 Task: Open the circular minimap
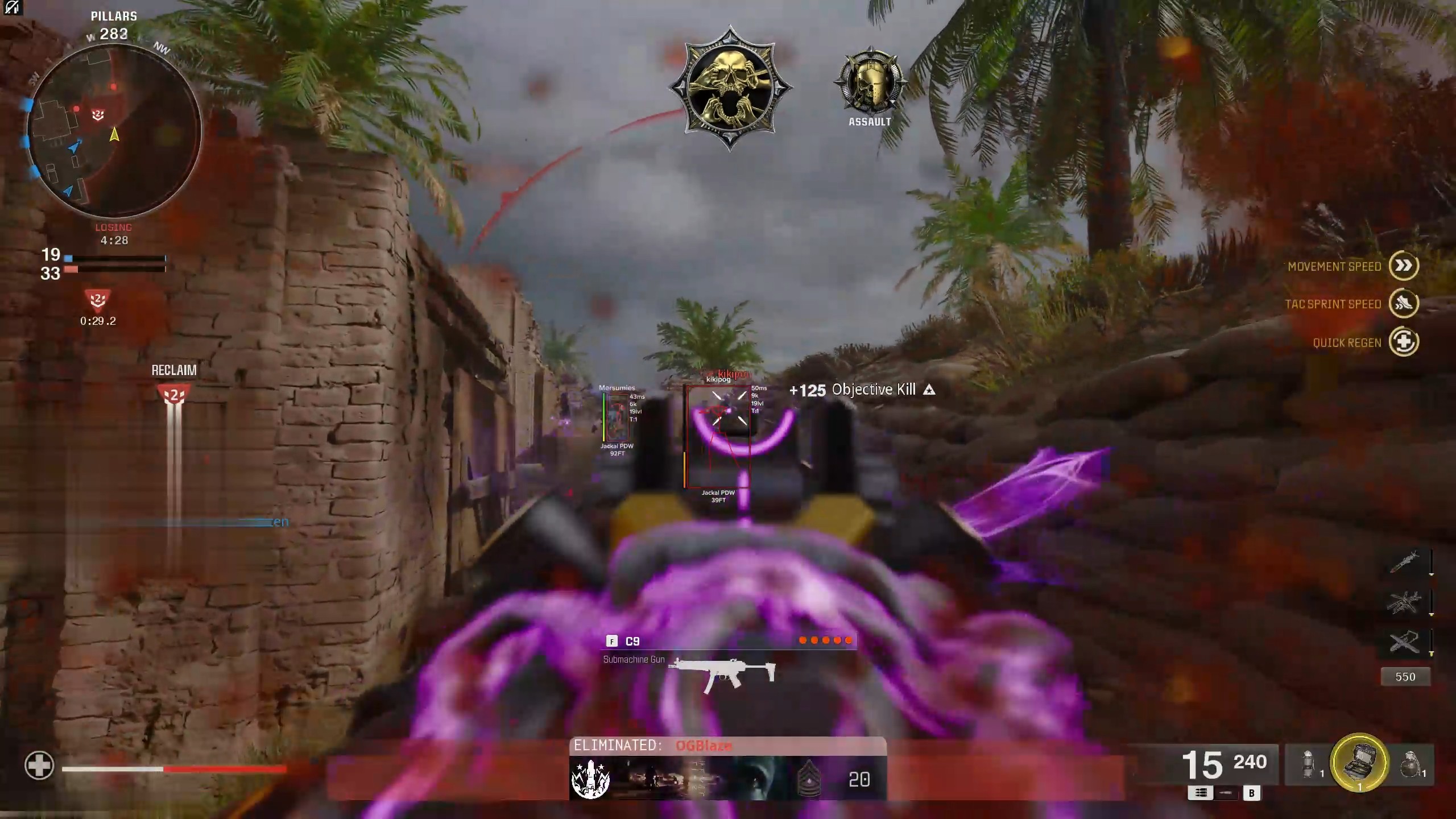[114, 132]
